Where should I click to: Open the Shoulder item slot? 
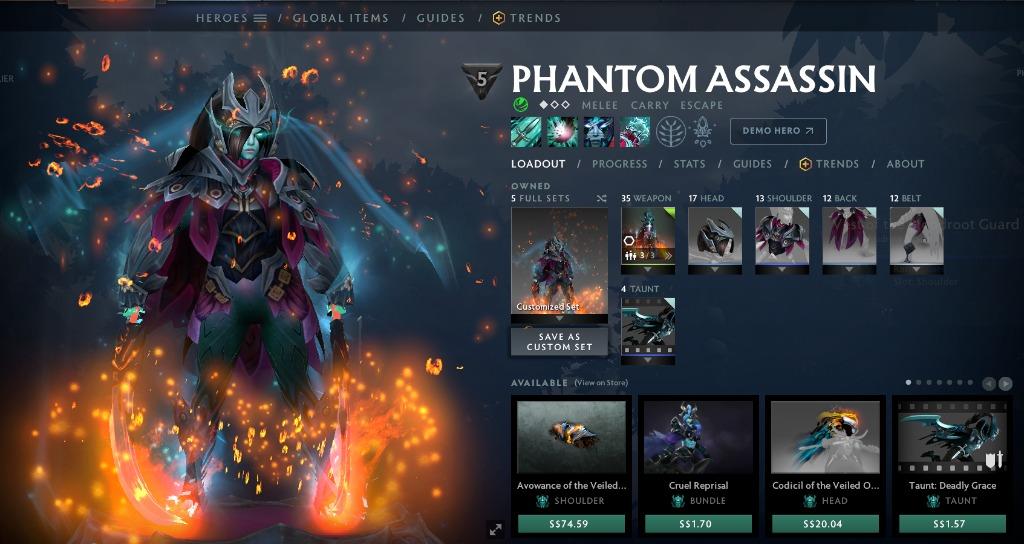[782, 236]
